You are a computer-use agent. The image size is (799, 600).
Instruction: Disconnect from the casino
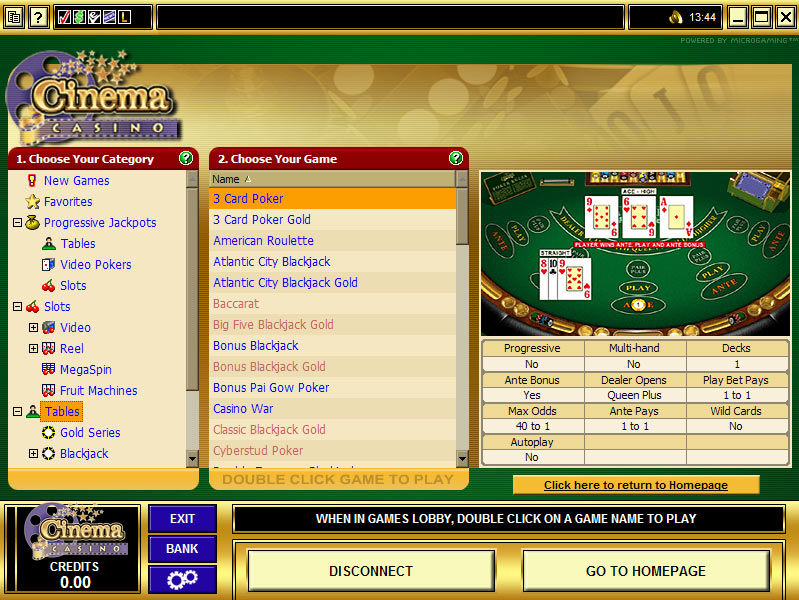371,571
